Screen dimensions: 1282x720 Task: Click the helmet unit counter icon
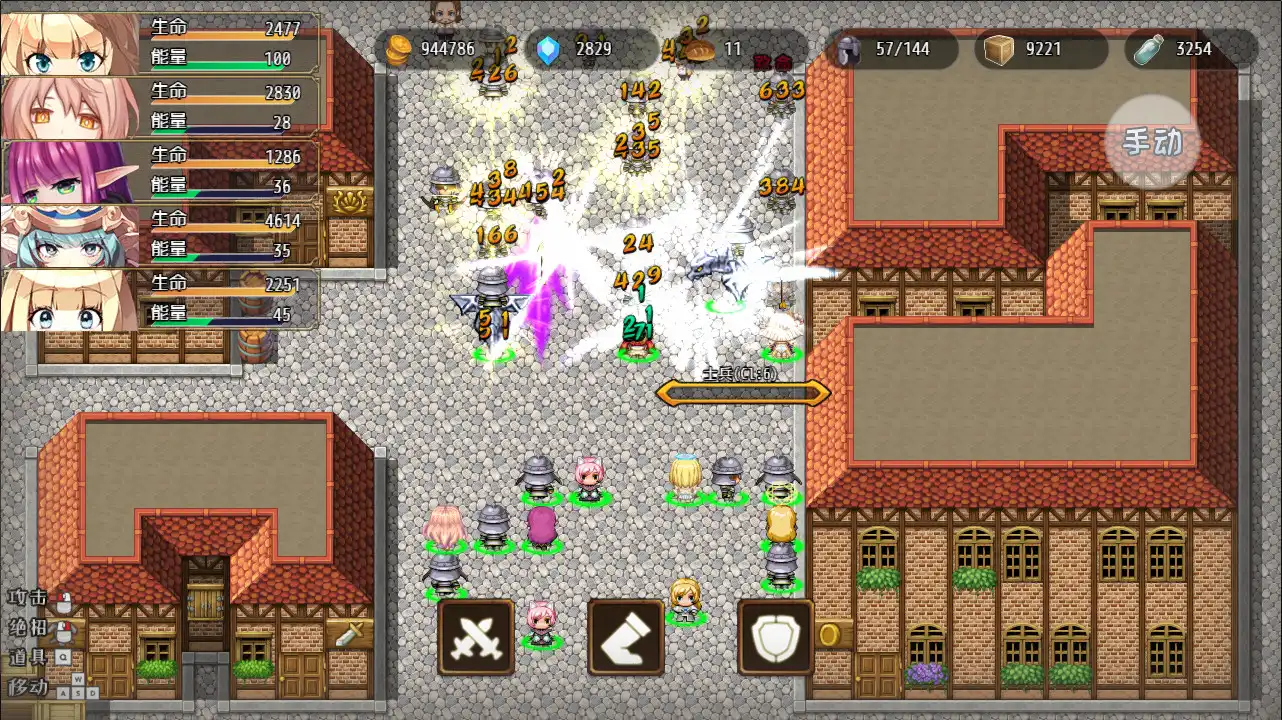click(849, 48)
